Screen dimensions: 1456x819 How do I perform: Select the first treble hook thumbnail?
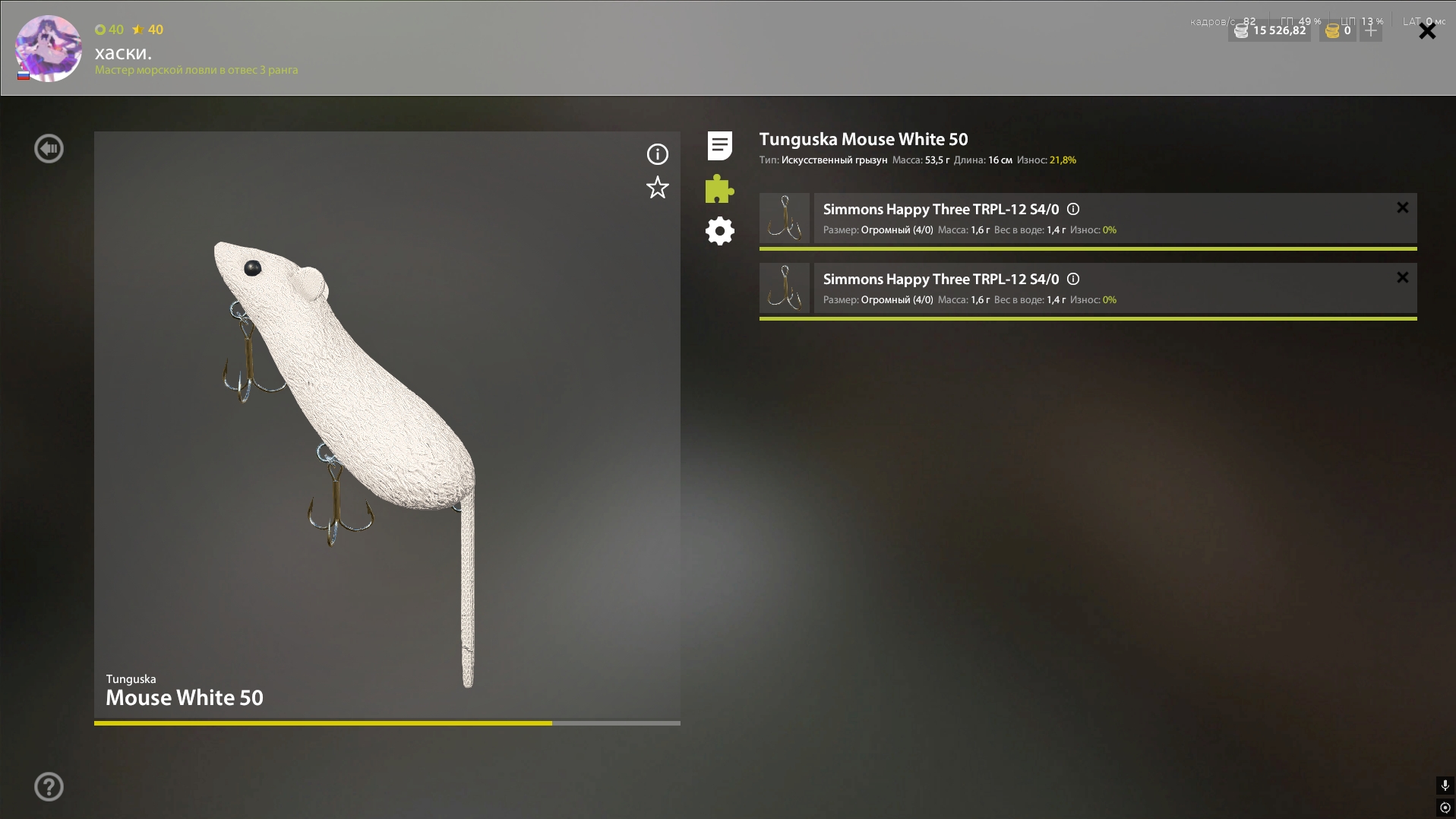pos(785,218)
